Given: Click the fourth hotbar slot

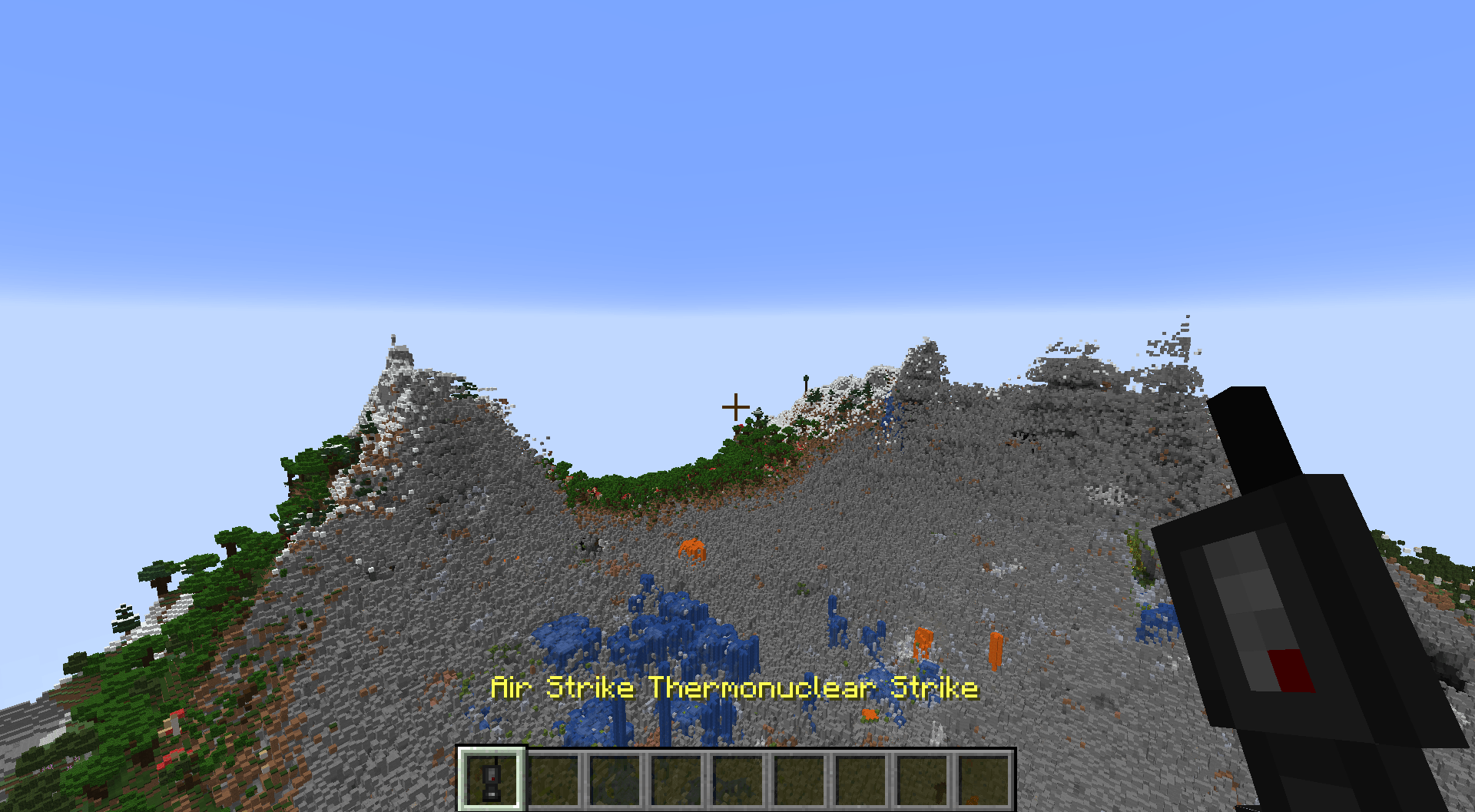Looking at the screenshot, I should (678, 777).
